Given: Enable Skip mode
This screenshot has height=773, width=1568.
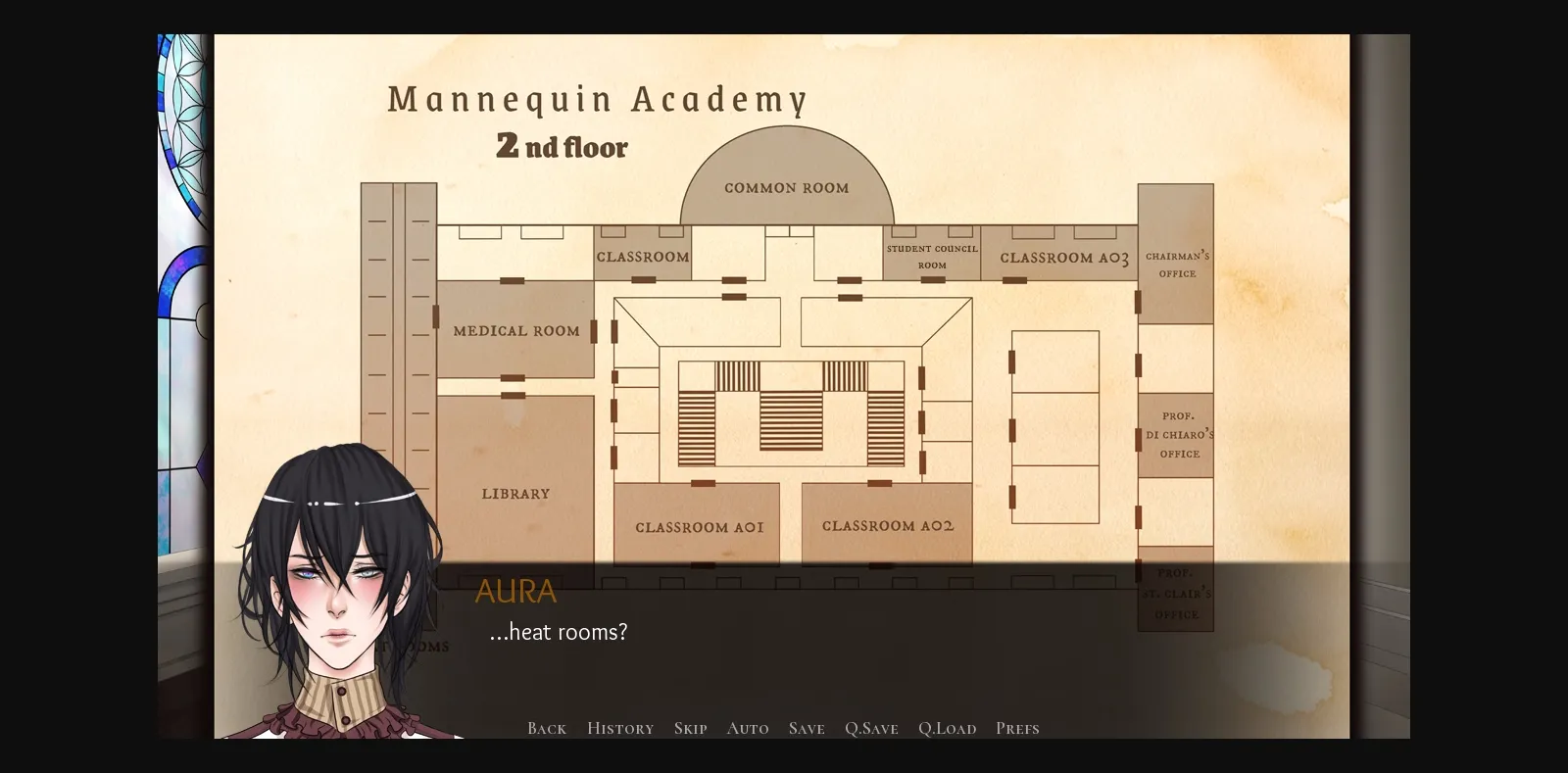Looking at the screenshot, I should [690, 728].
